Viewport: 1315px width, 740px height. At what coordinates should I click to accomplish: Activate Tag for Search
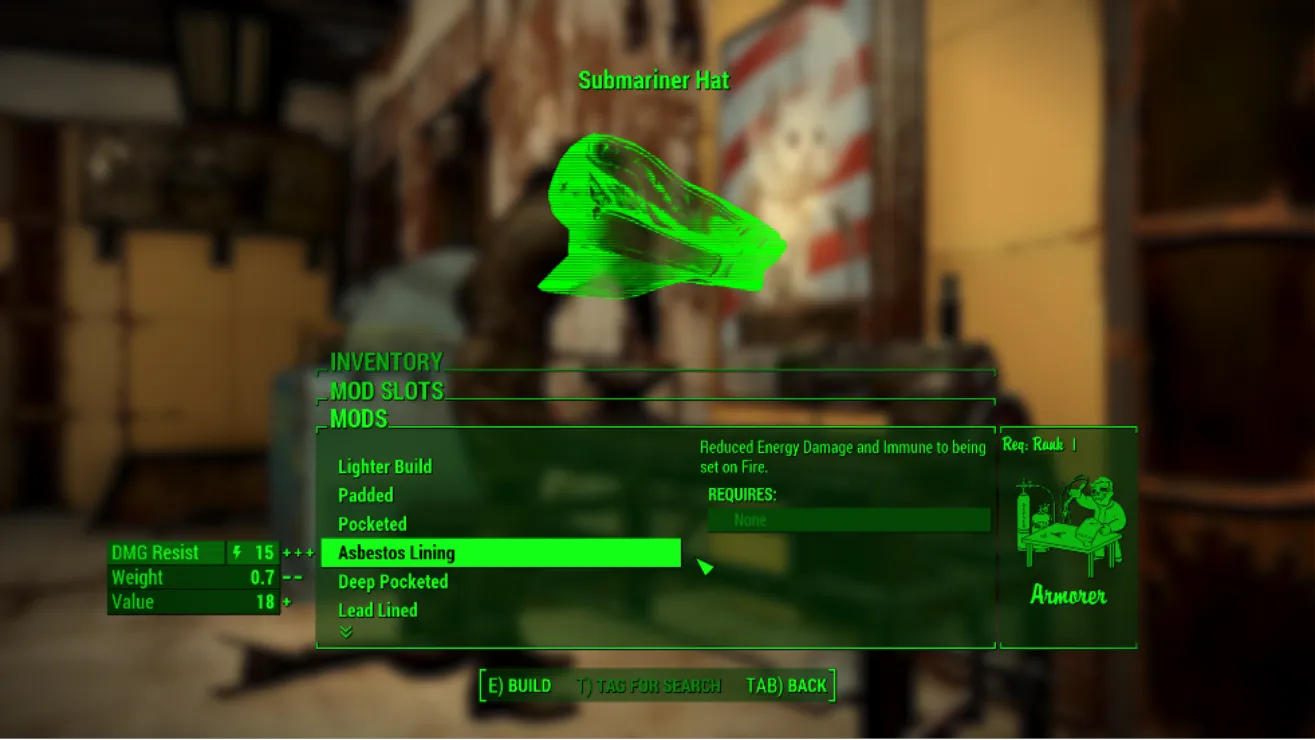[649, 686]
